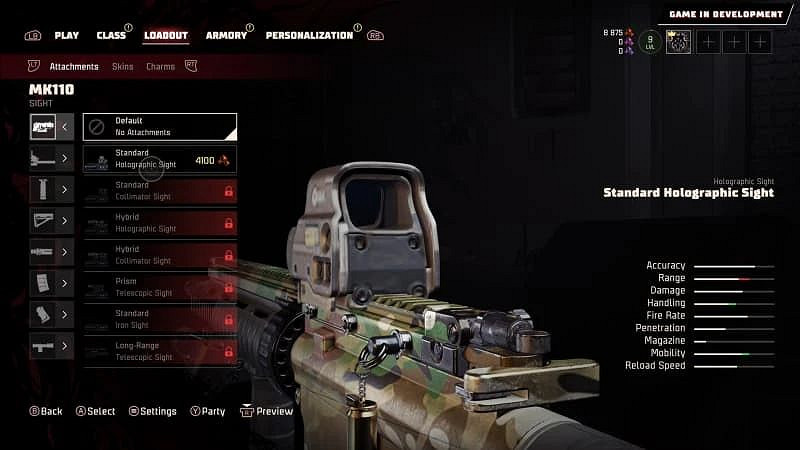800x450 pixels.
Task: Click the player avatar with crown
Action: 678,41
